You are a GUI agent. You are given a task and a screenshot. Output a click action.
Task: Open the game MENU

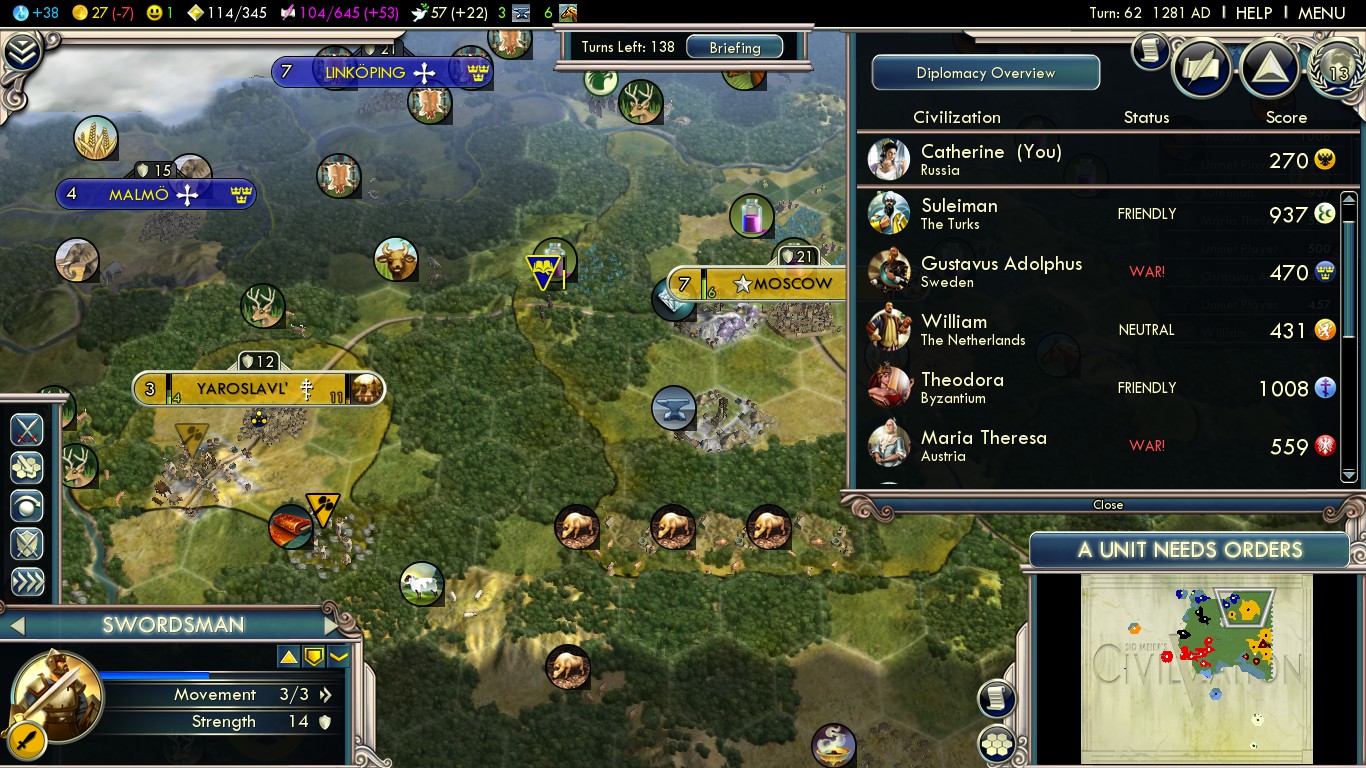pyautogui.click(x=1321, y=13)
